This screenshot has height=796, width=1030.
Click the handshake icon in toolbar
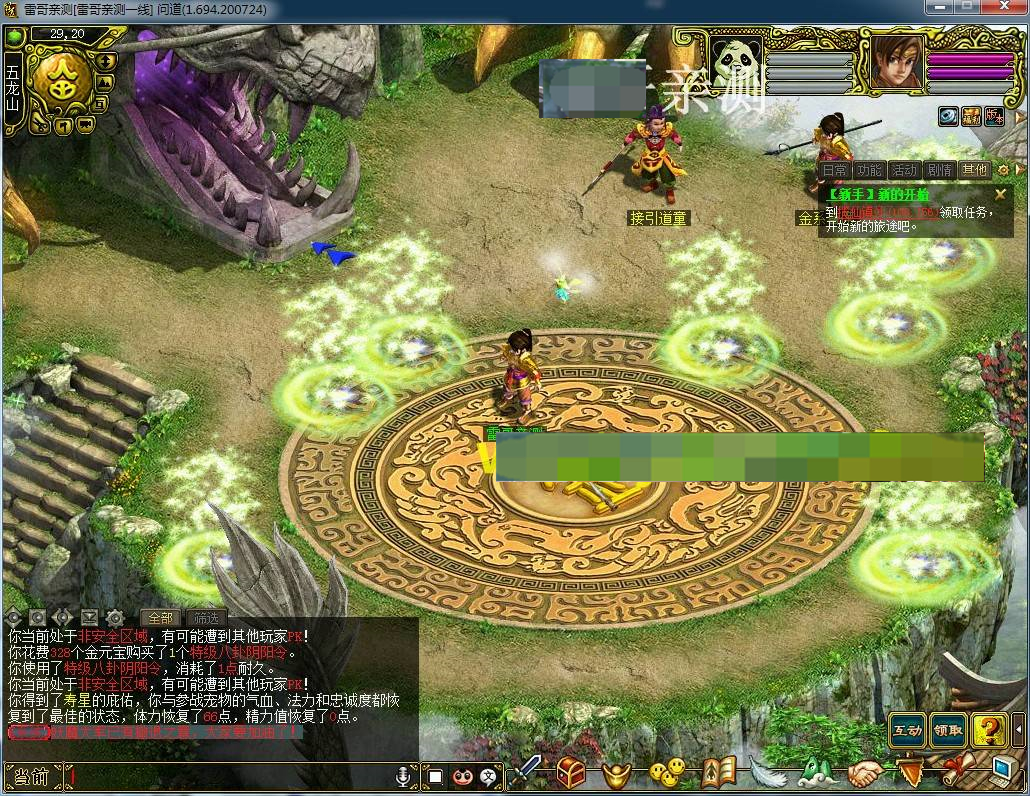click(866, 773)
